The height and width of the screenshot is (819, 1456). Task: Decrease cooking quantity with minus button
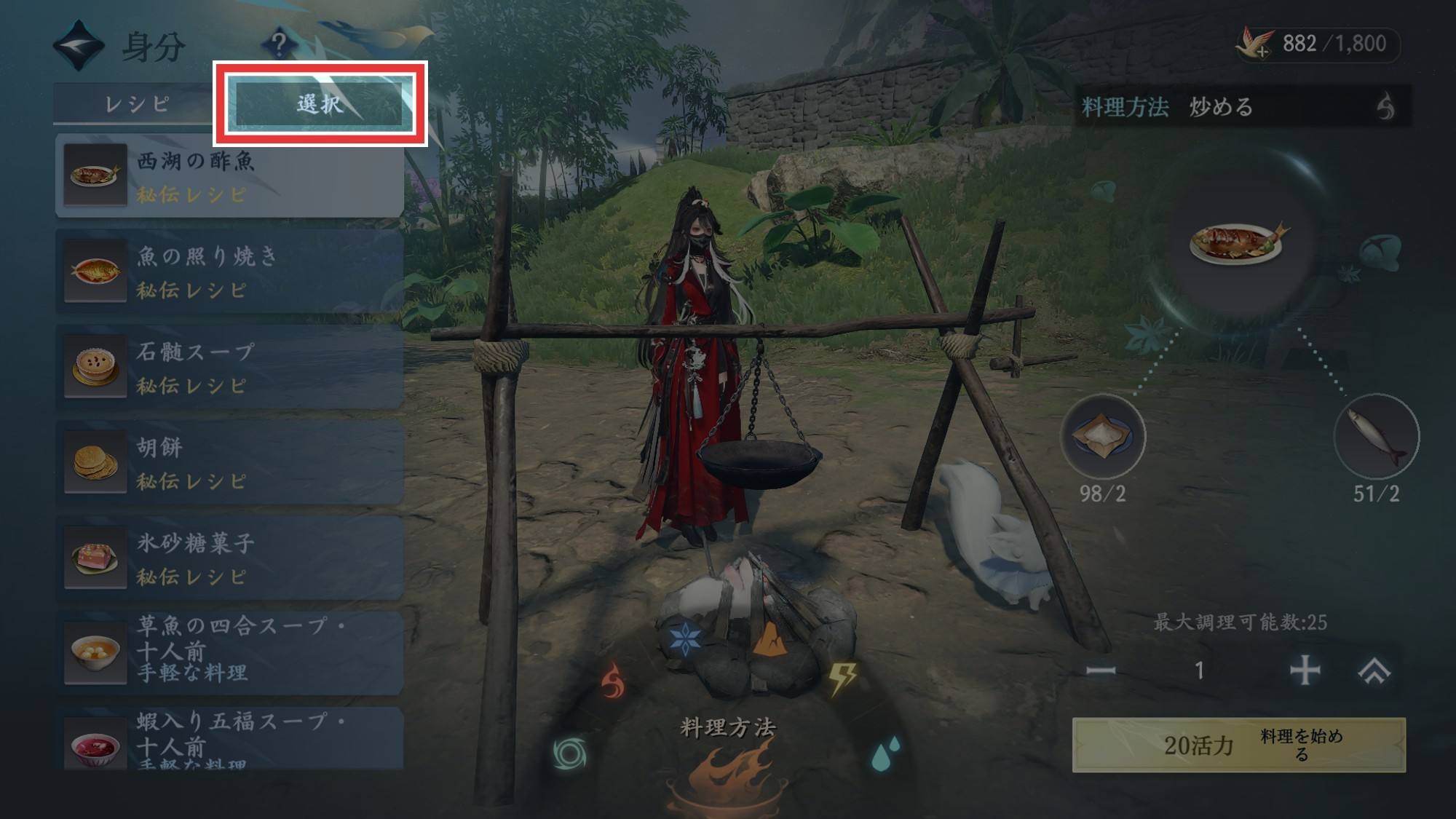coord(1101,670)
